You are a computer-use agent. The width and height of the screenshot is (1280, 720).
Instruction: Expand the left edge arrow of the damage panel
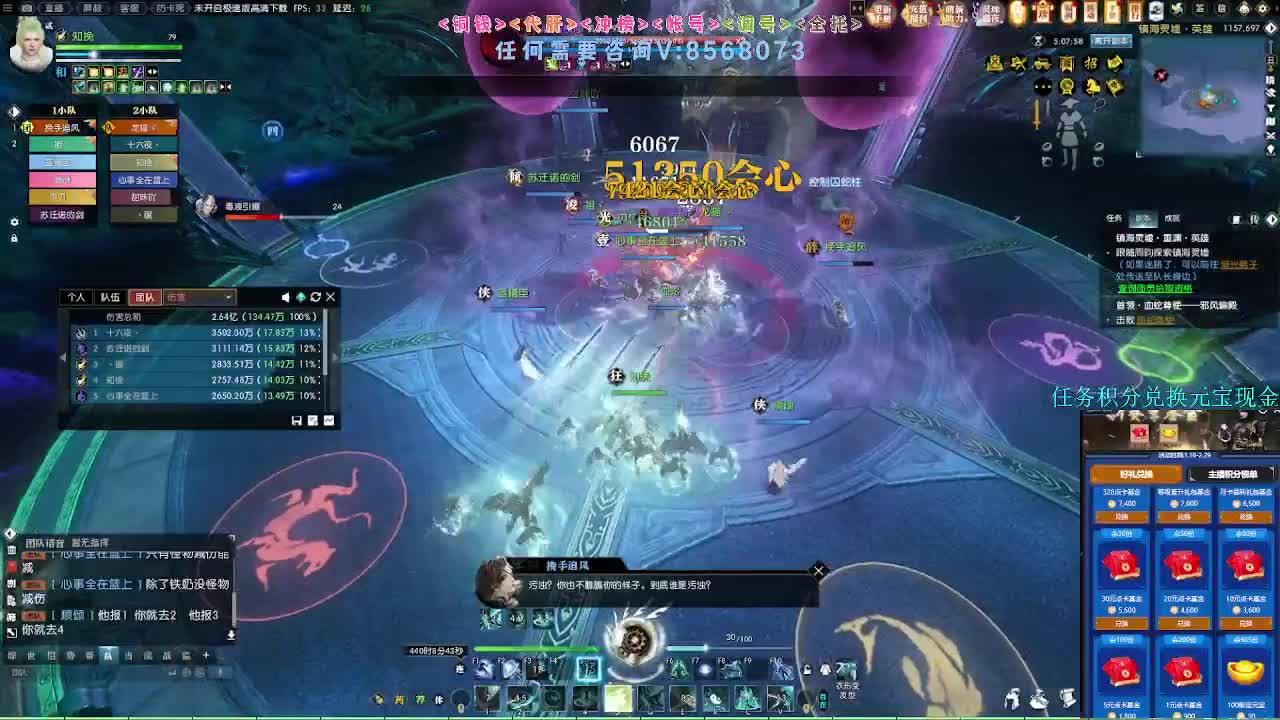(63, 357)
